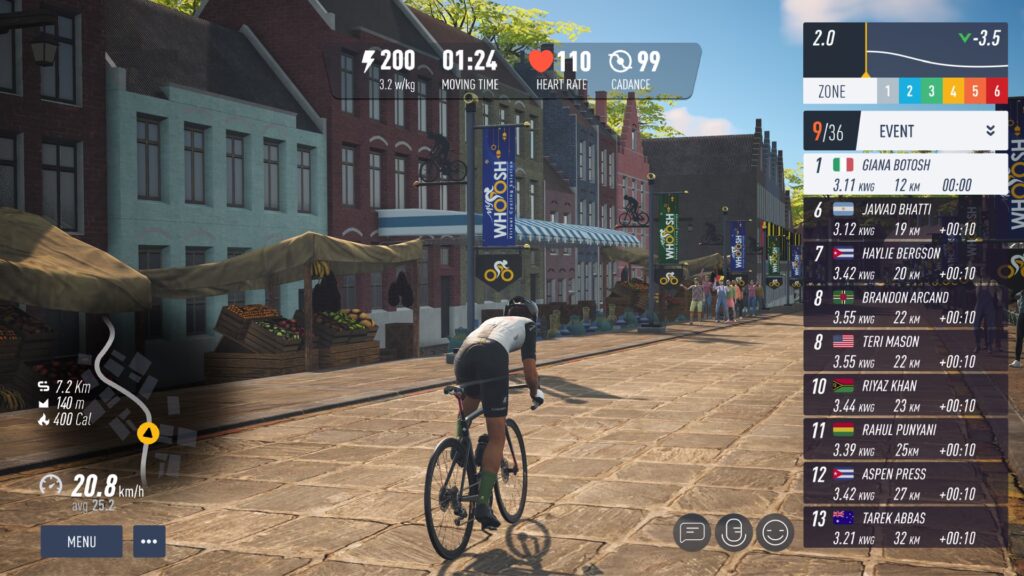Toggle the microphone icon
The width and height of the screenshot is (1024, 576).
(733, 532)
